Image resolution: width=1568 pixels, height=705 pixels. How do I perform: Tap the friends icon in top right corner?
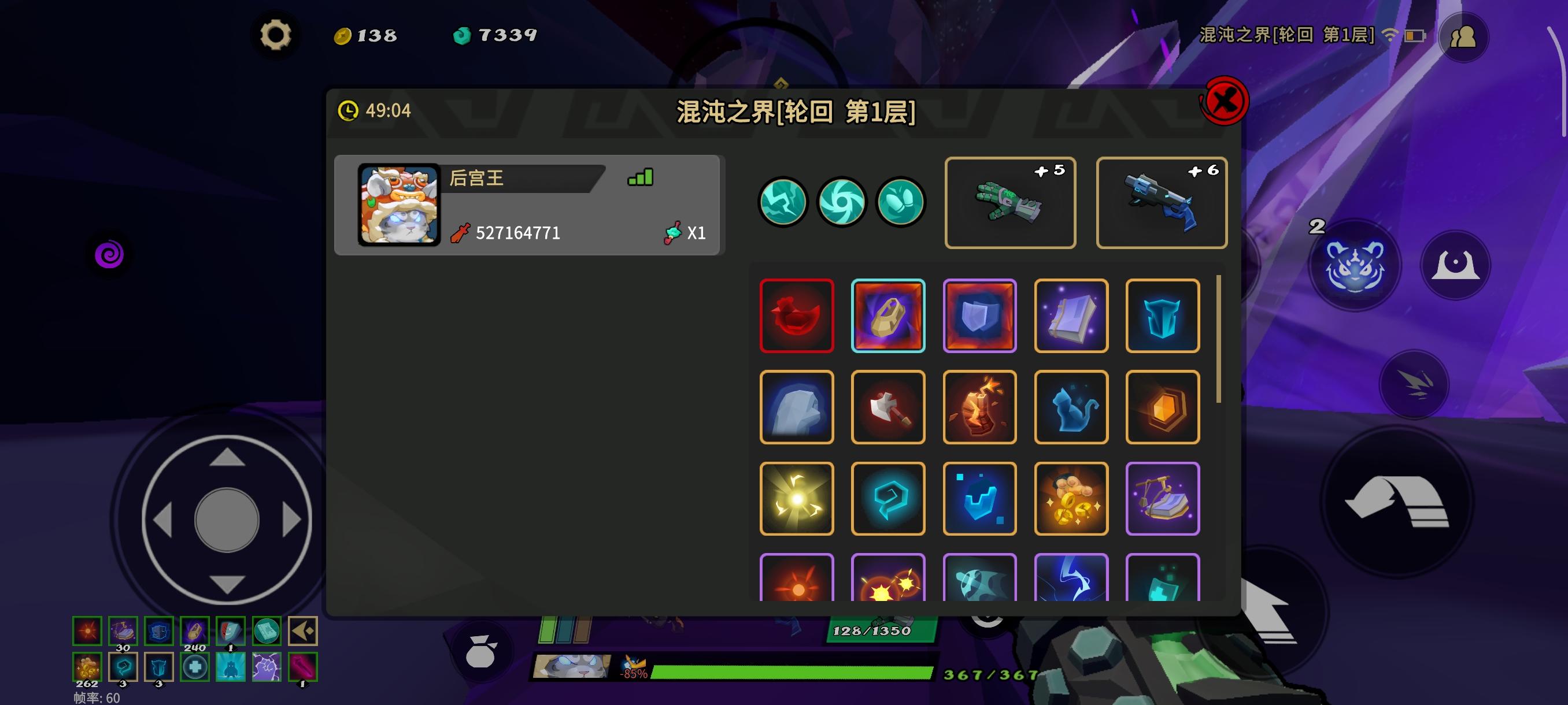[1463, 36]
